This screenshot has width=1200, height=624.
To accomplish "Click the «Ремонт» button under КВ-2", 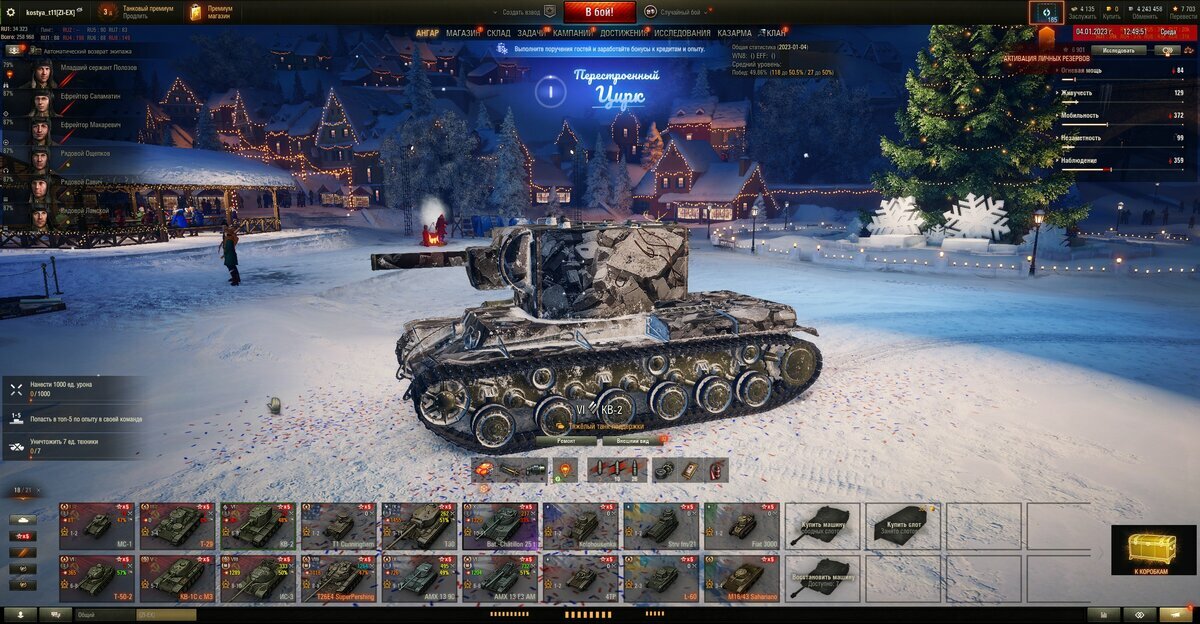I will coord(565,440).
